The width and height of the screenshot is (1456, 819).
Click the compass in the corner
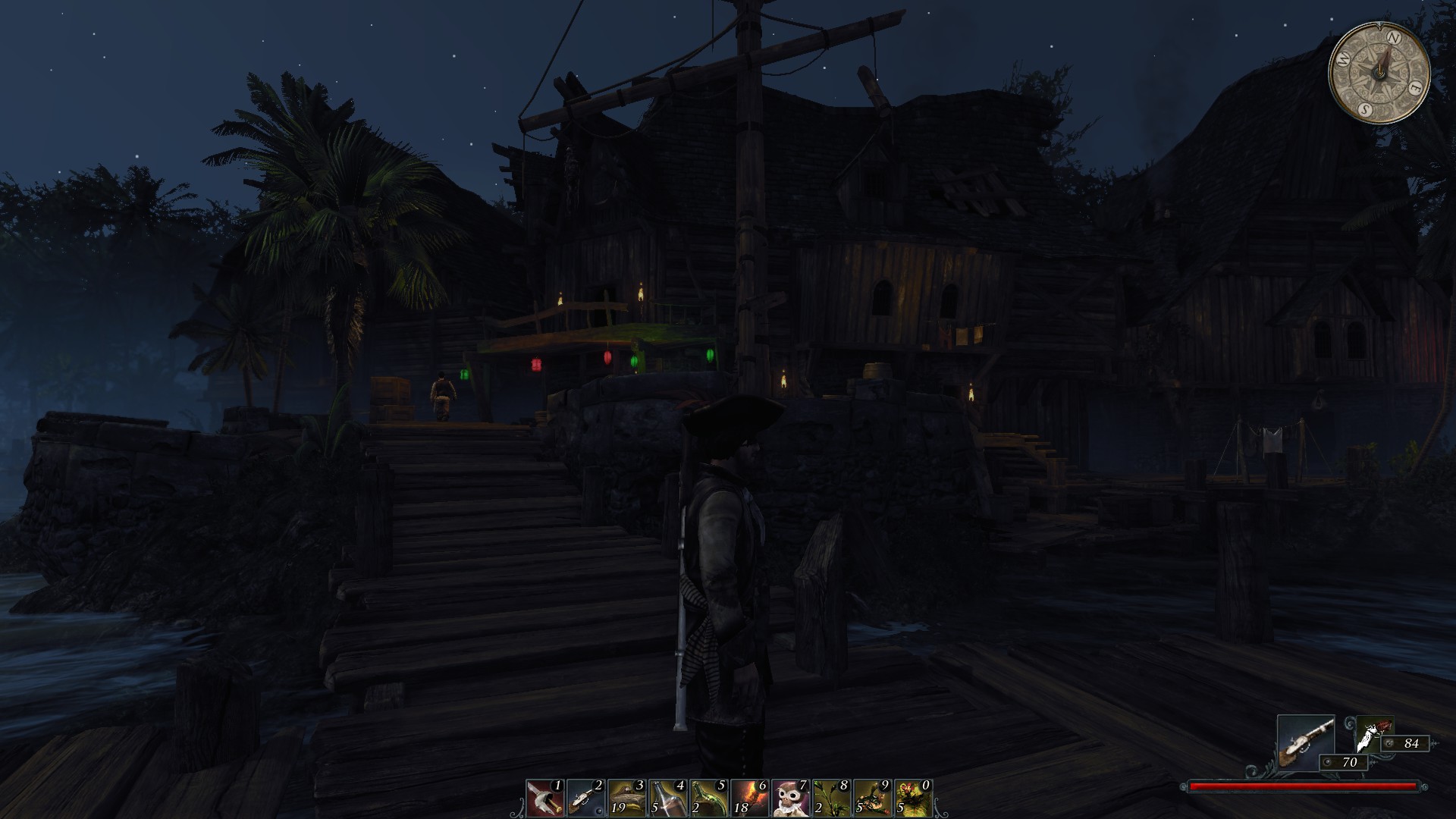point(1379,73)
